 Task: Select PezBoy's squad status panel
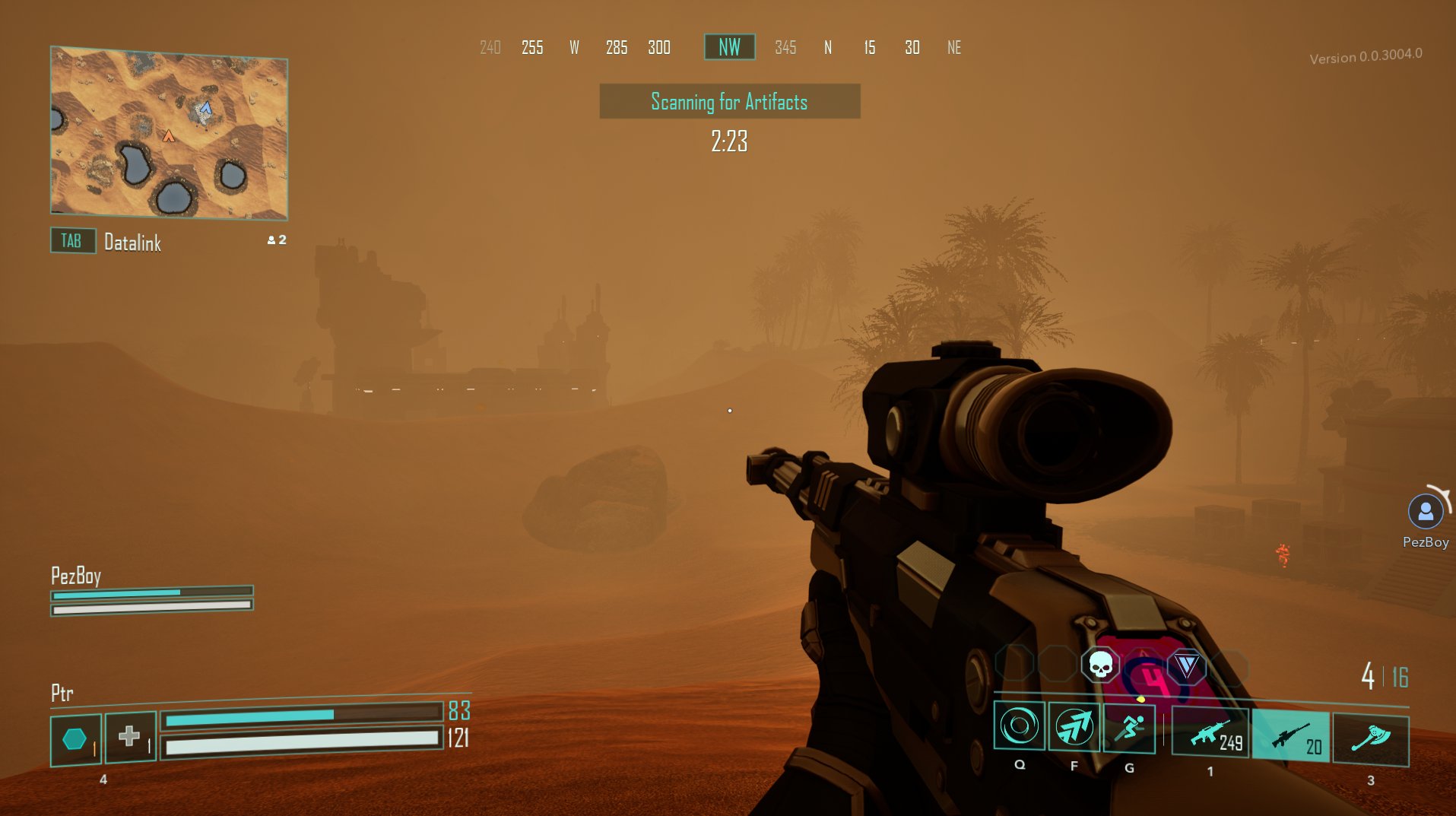click(151, 592)
